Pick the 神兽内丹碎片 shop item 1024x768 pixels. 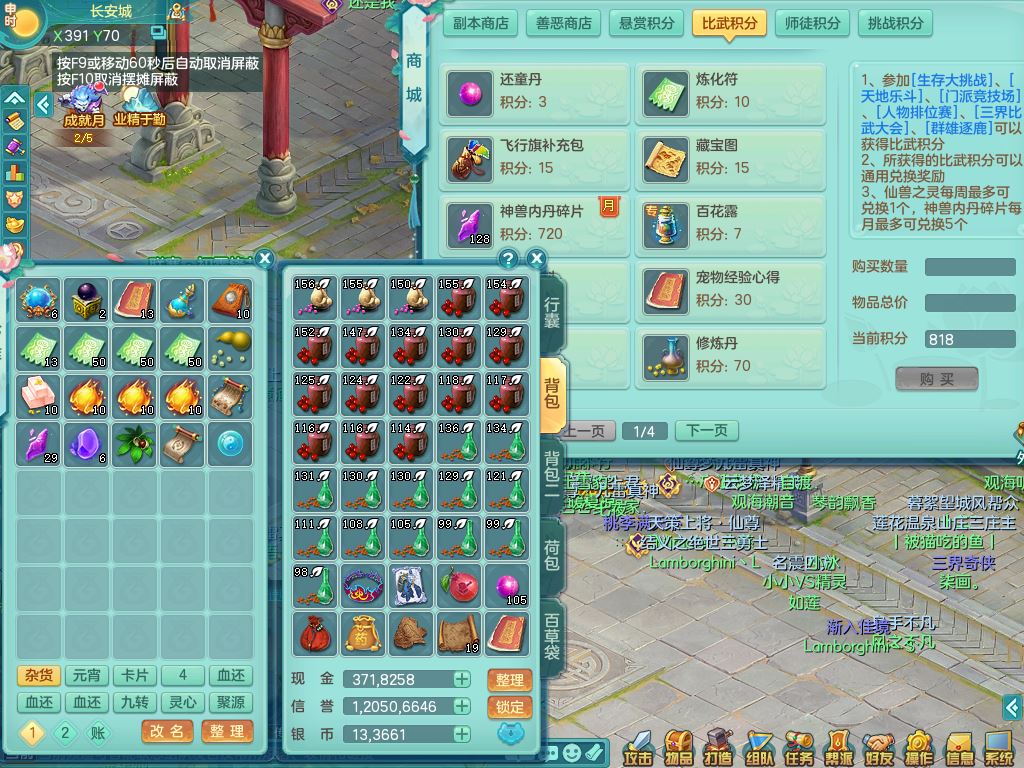tap(534, 223)
